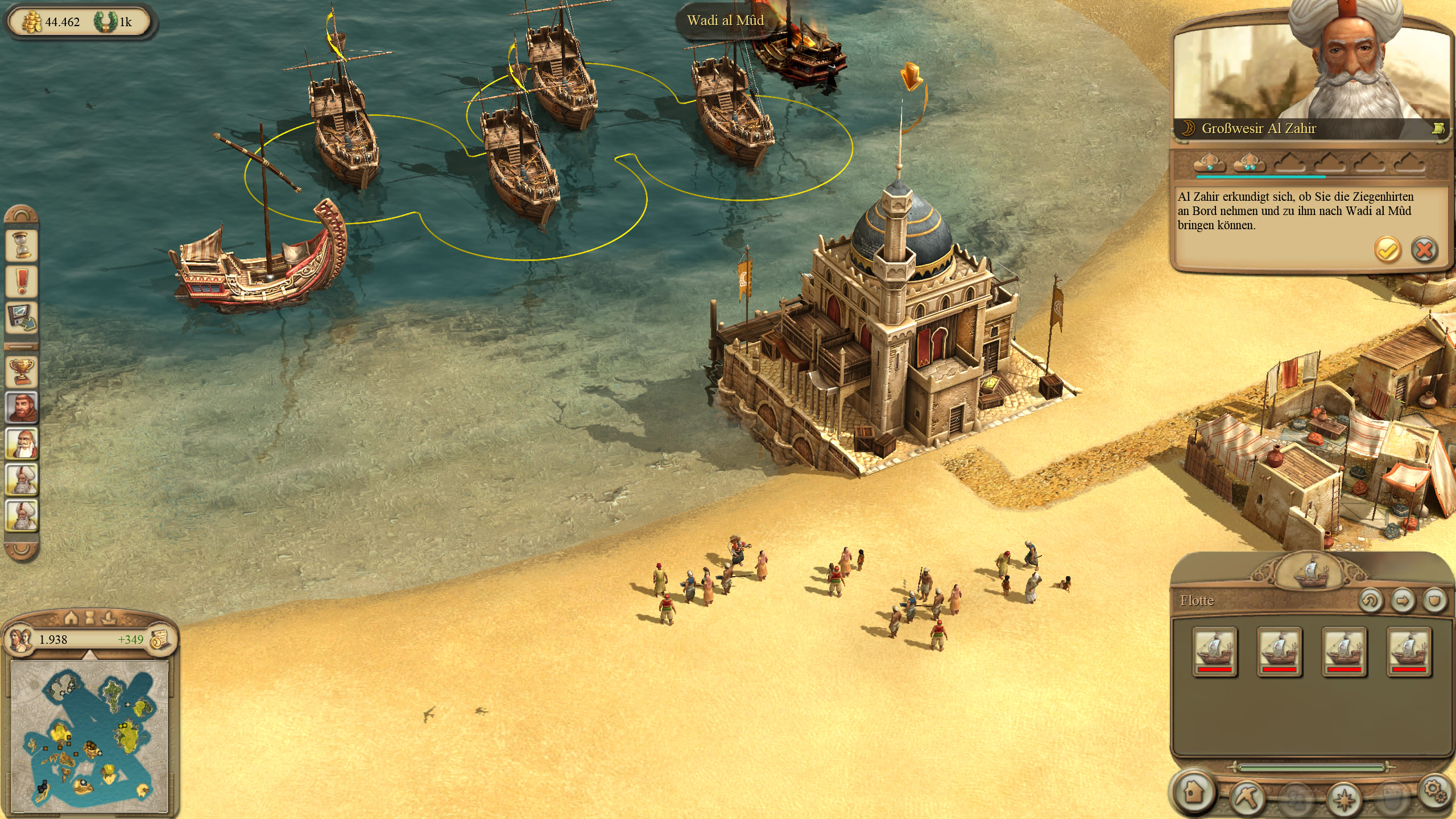Click the ship icon above the minimap
The image size is (1456, 819).
109,617
